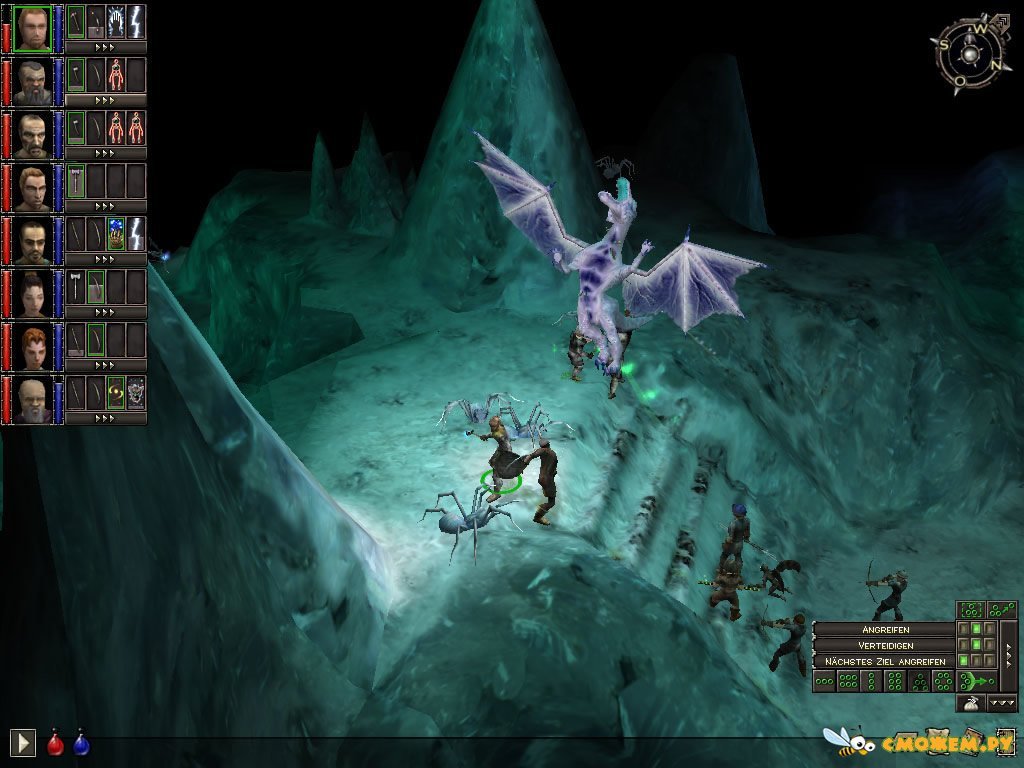Select the triangle wedge formation
The width and height of the screenshot is (1024, 768).
click(919, 682)
